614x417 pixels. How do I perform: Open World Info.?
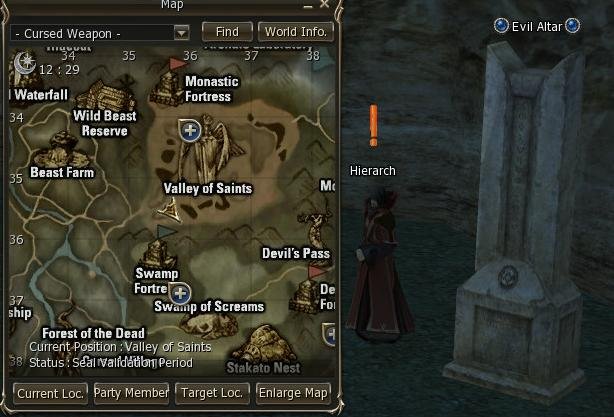tap(295, 32)
